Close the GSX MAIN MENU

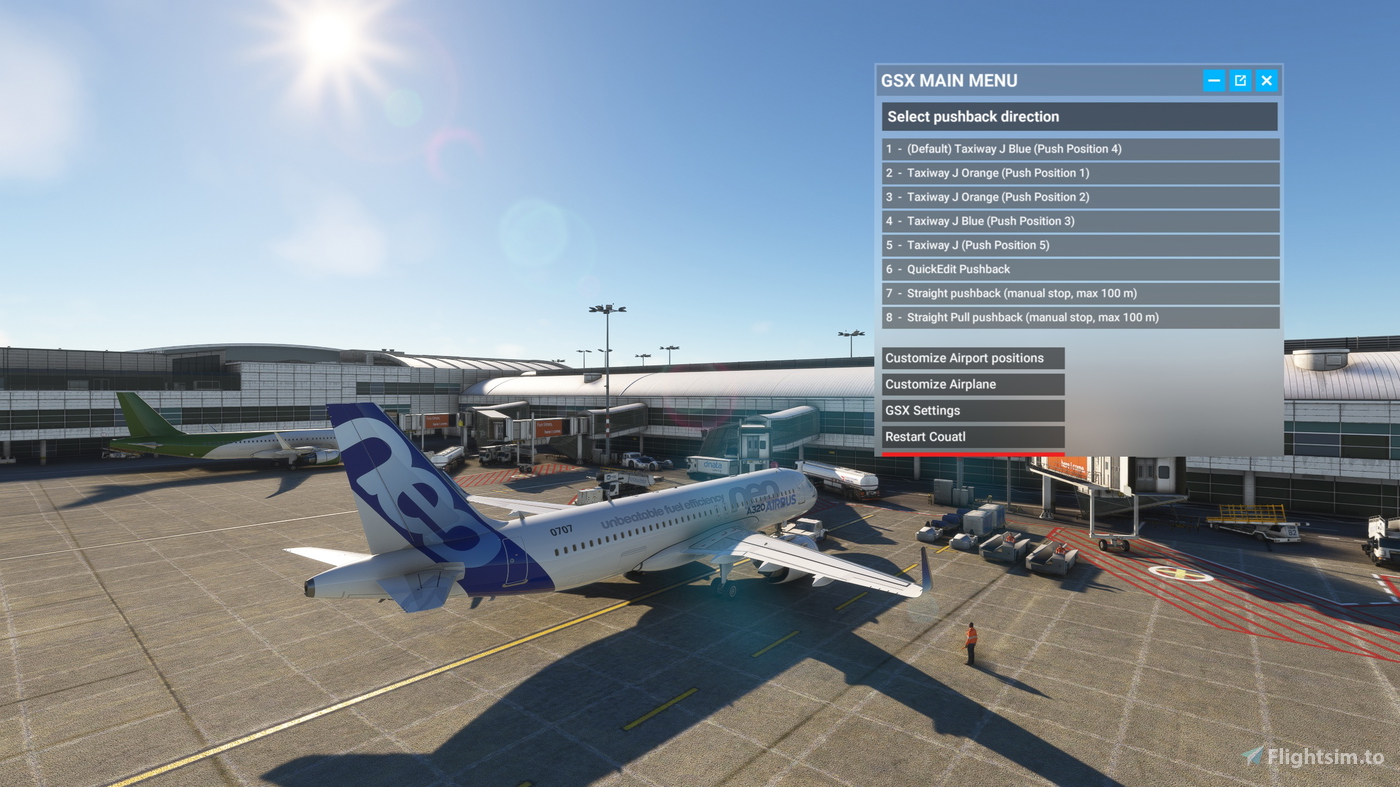(x=1266, y=79)
